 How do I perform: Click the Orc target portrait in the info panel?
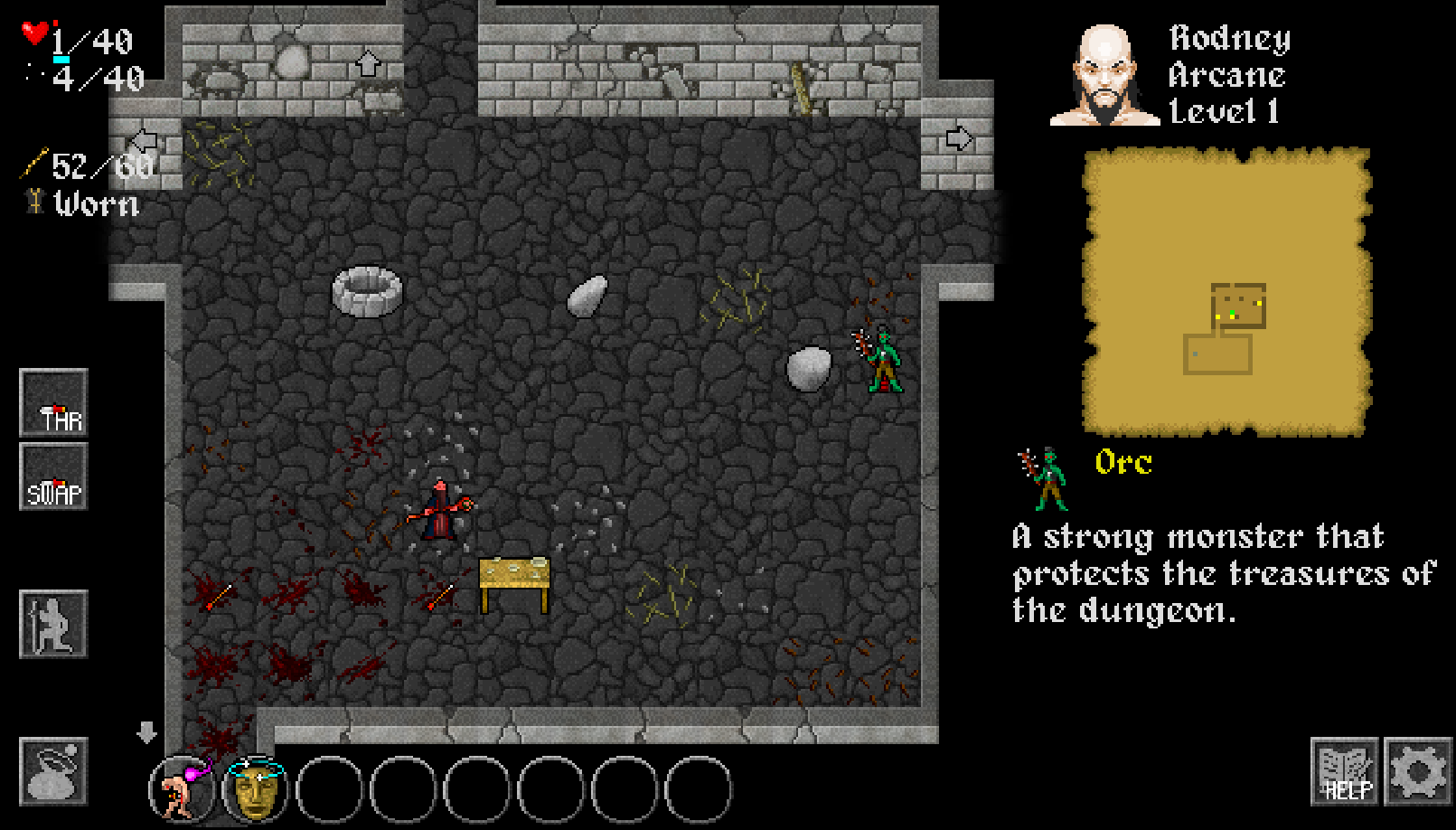point(1046,477)
